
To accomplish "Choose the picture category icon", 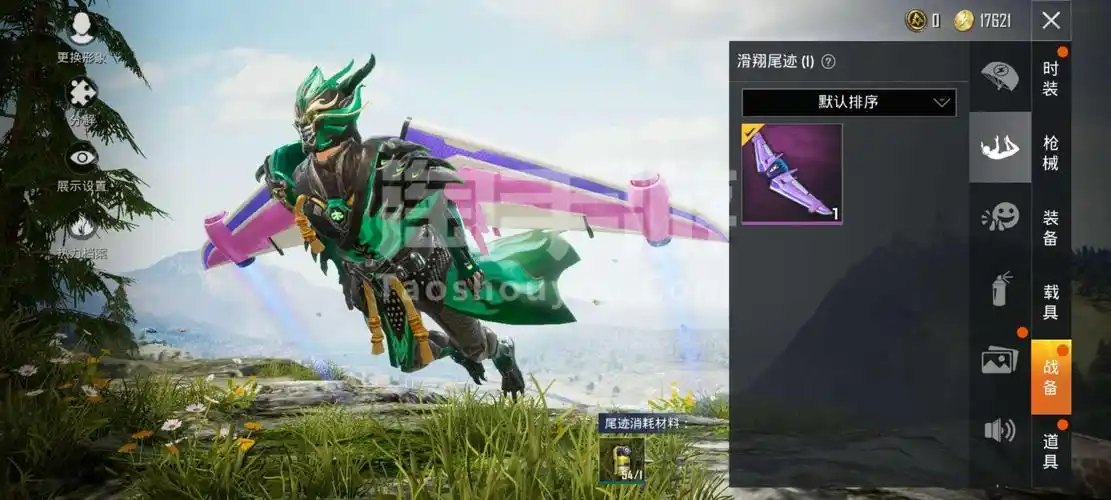I will click(x=1000, y=360).
